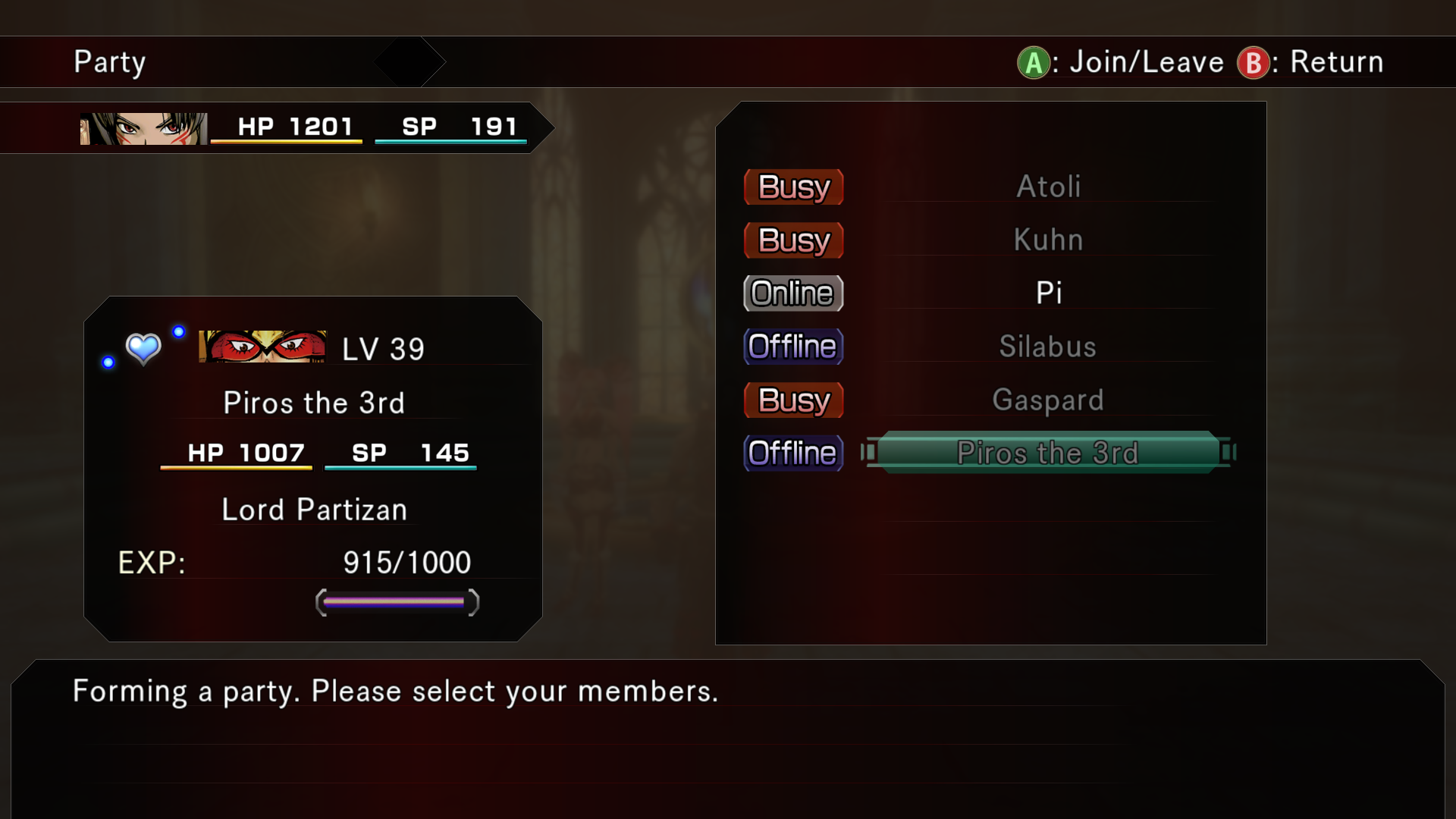Choose Kuhn in the party list
1456x819 pixels.
[1048, 240]
